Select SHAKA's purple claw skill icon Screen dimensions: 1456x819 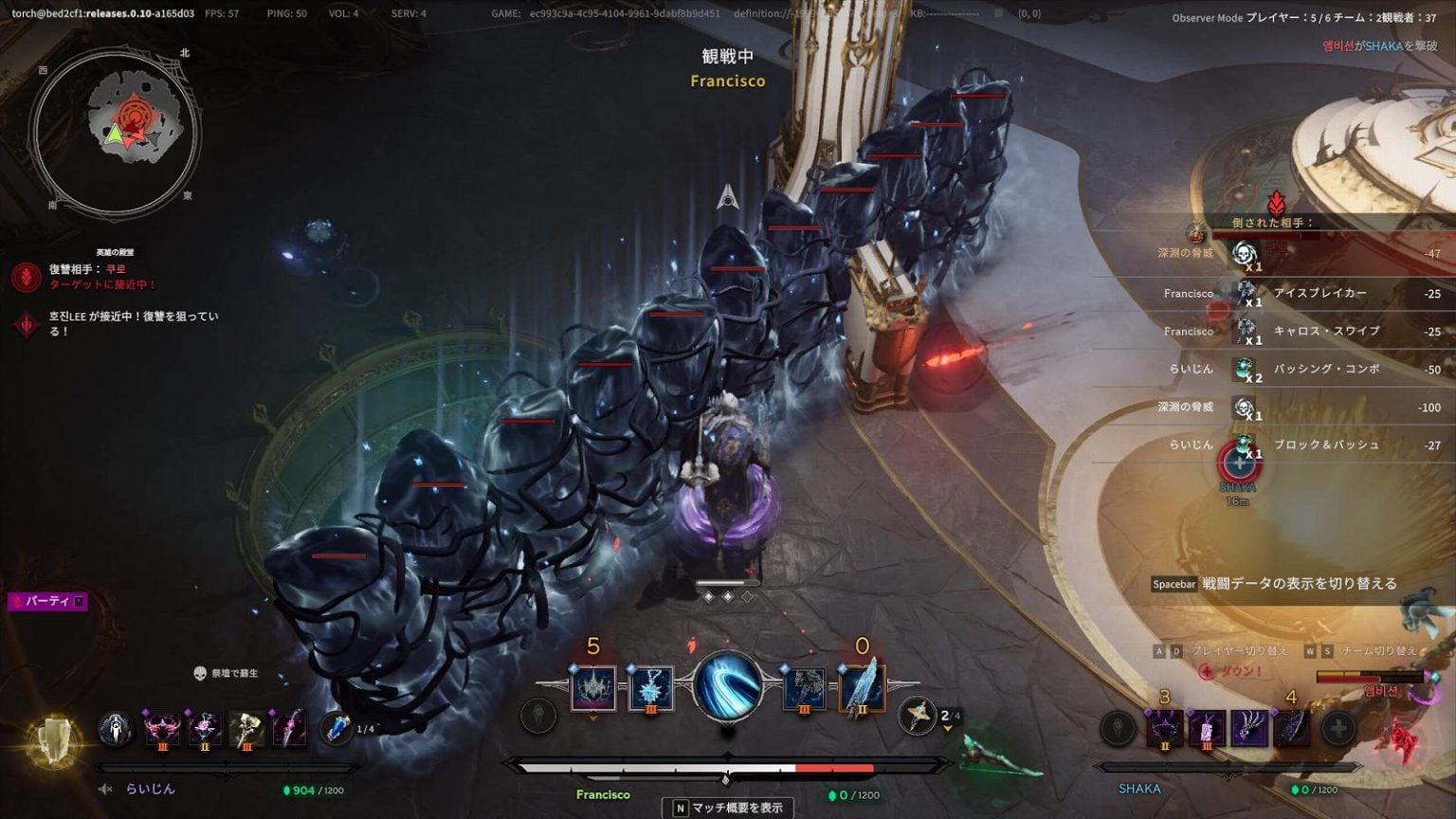1248,729
